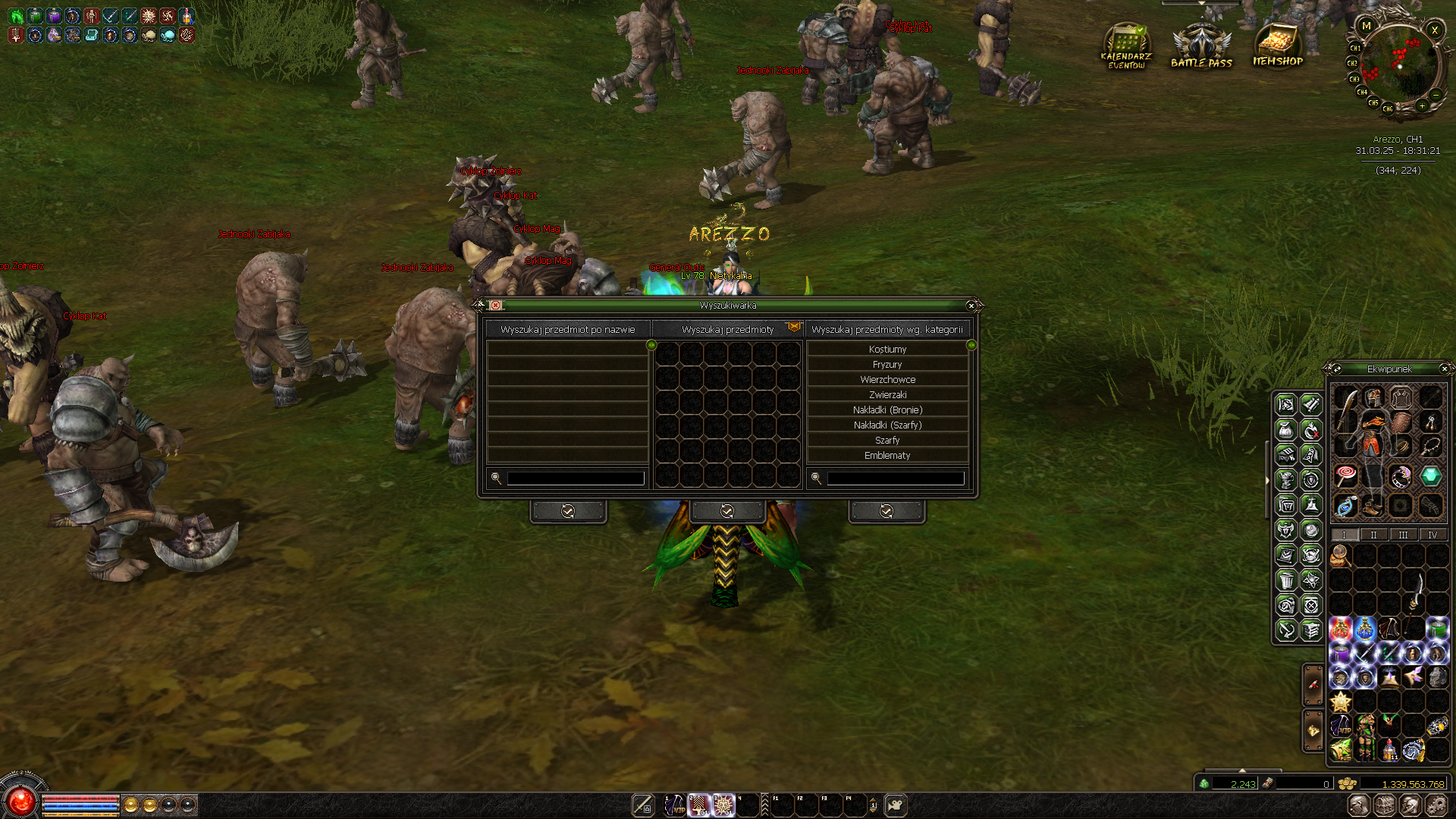1456x819 pixels.
Task: Switch to inventory page III
Action: (x=1403, y=535)
